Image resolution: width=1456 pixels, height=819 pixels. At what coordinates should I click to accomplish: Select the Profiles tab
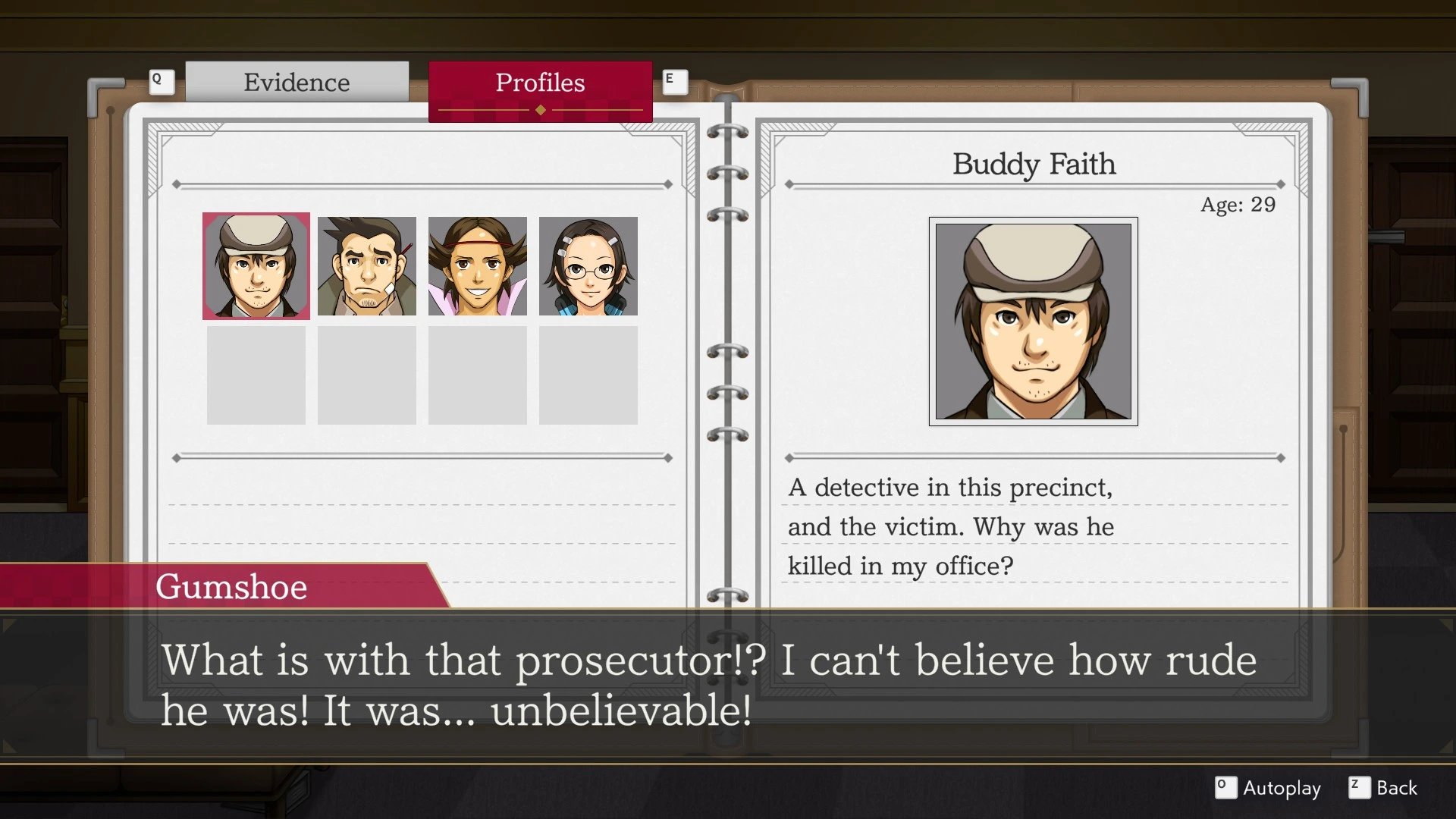[x=540, y=83]
